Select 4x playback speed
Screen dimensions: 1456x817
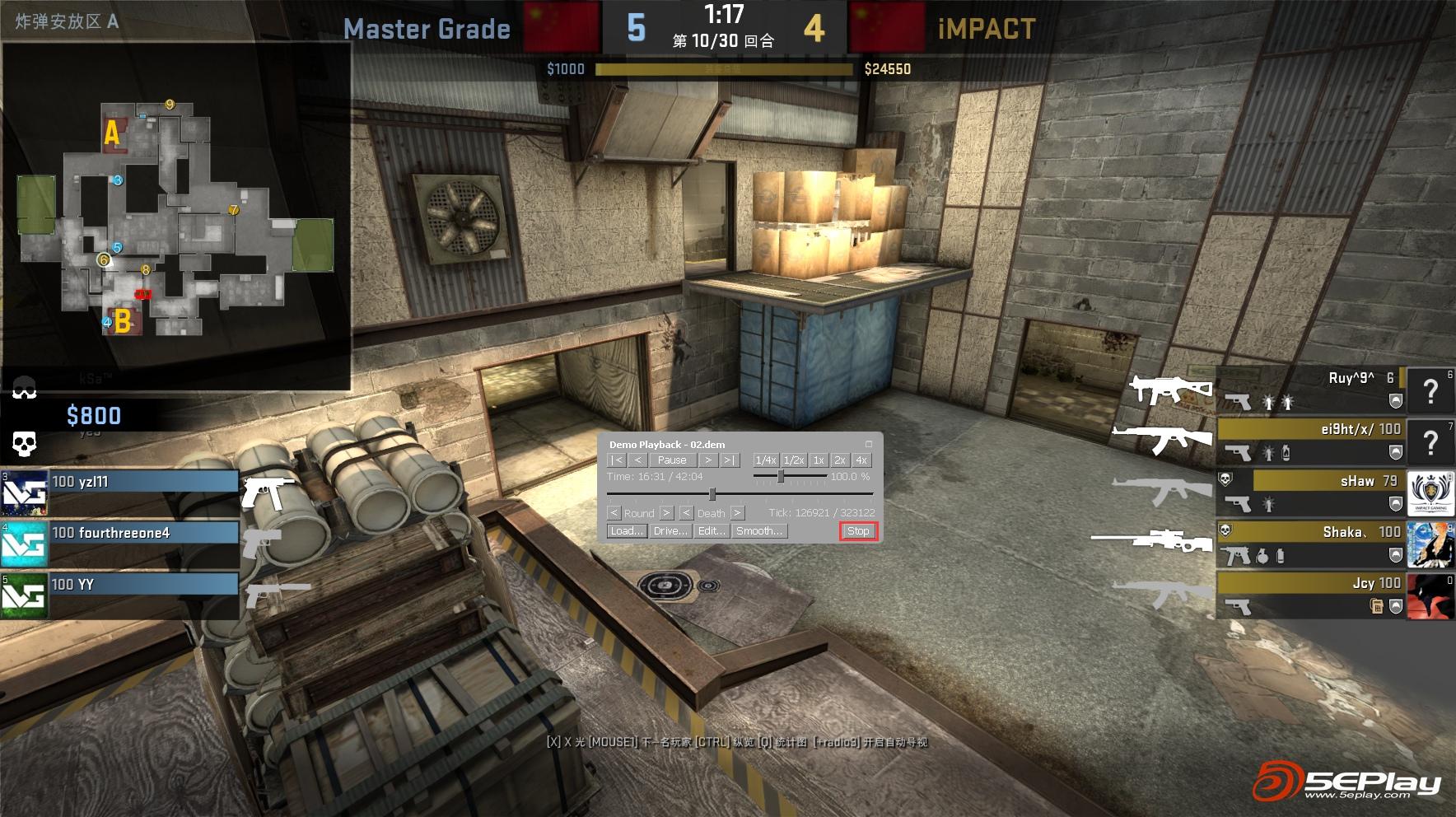[x=861, y=460]
